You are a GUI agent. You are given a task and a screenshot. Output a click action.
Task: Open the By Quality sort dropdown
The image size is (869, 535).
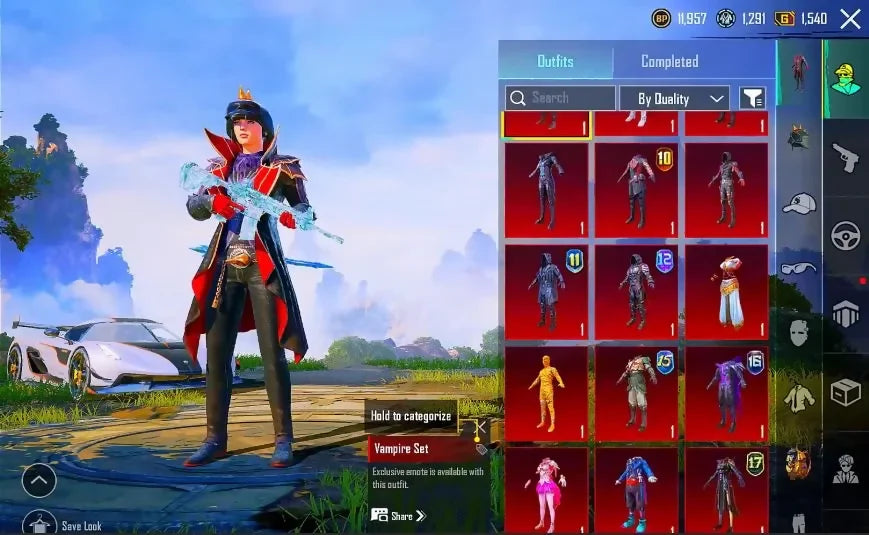674,98
